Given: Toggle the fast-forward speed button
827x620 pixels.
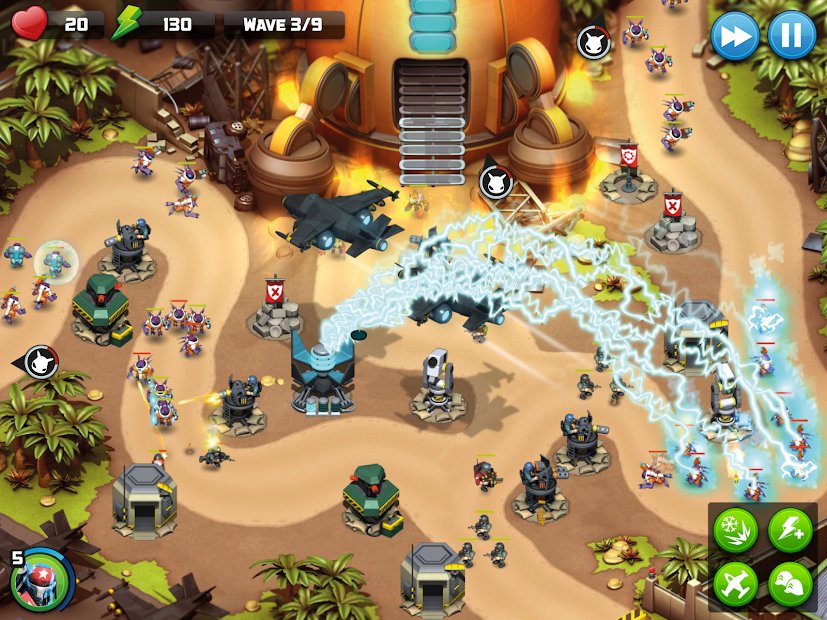Looking at the screenshot, I should pos(735,36).
